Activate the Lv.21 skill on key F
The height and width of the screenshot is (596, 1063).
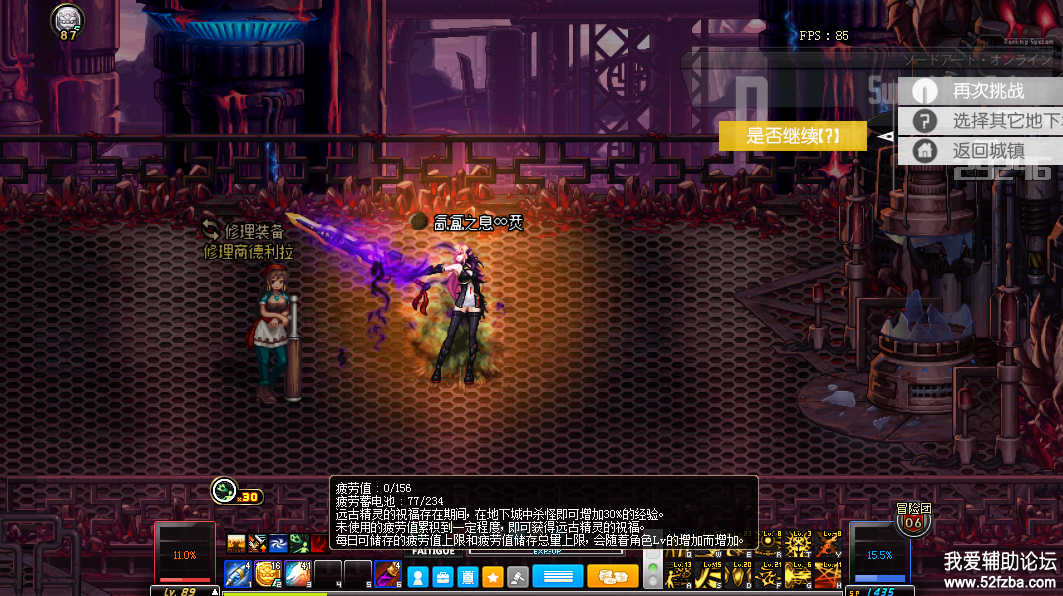pos(769,575)
